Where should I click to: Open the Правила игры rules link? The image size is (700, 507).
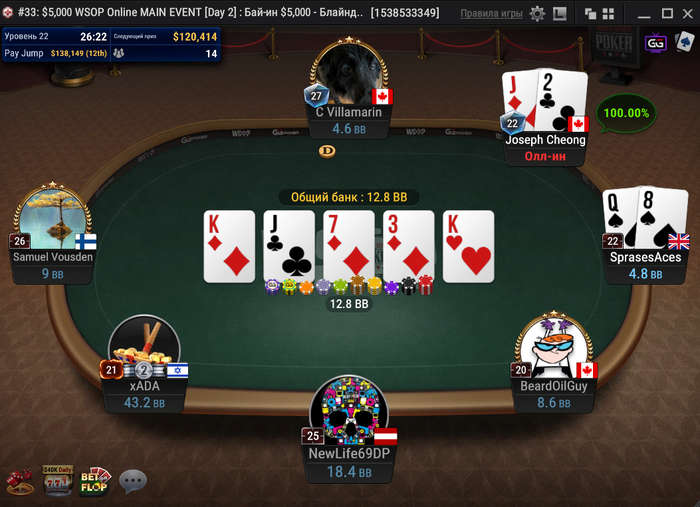pyautogui.click(x=491, y=14)
